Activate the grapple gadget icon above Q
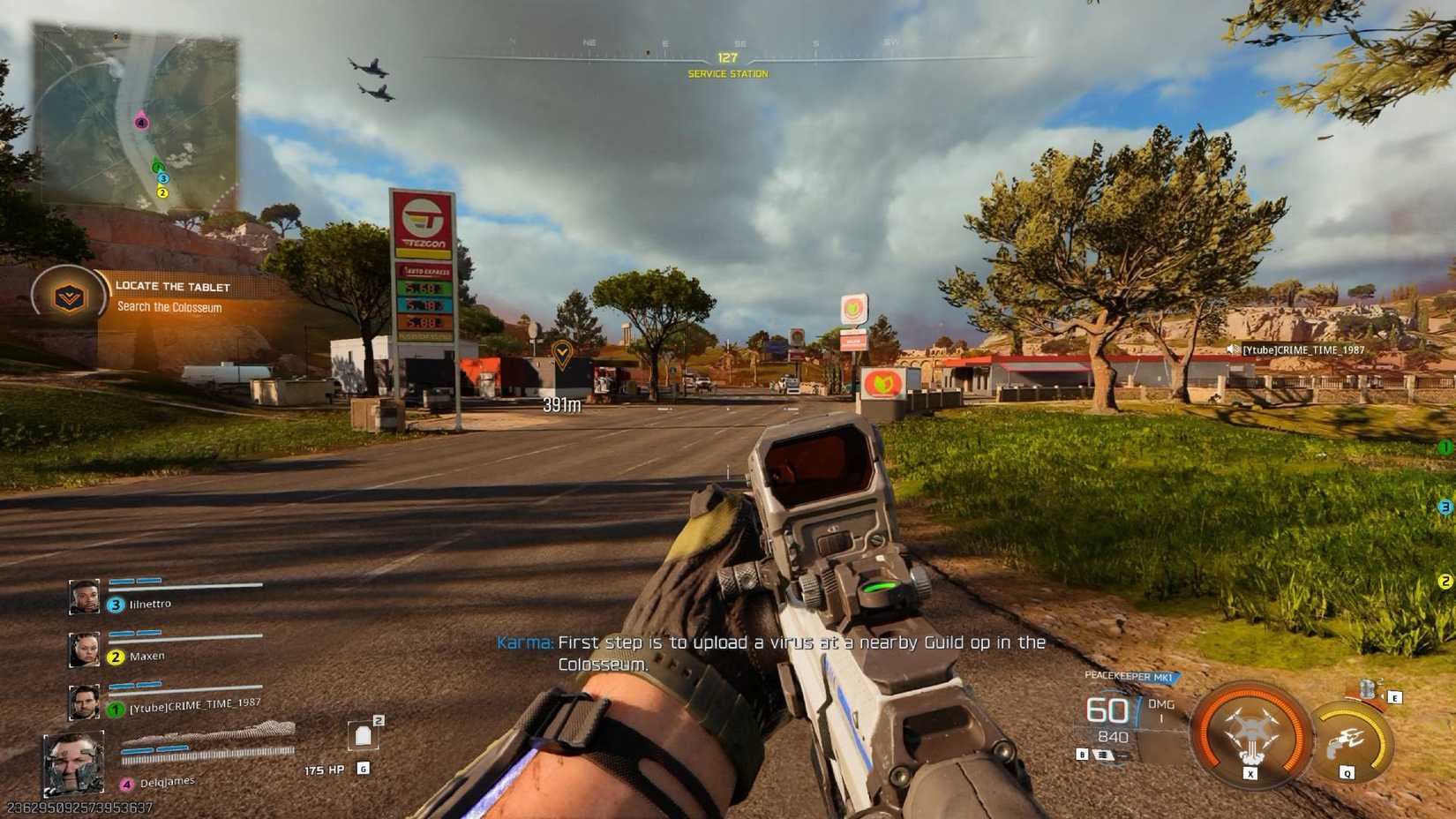Image resolution: width=1456 pixels, height=819 pixels. 1347,737
